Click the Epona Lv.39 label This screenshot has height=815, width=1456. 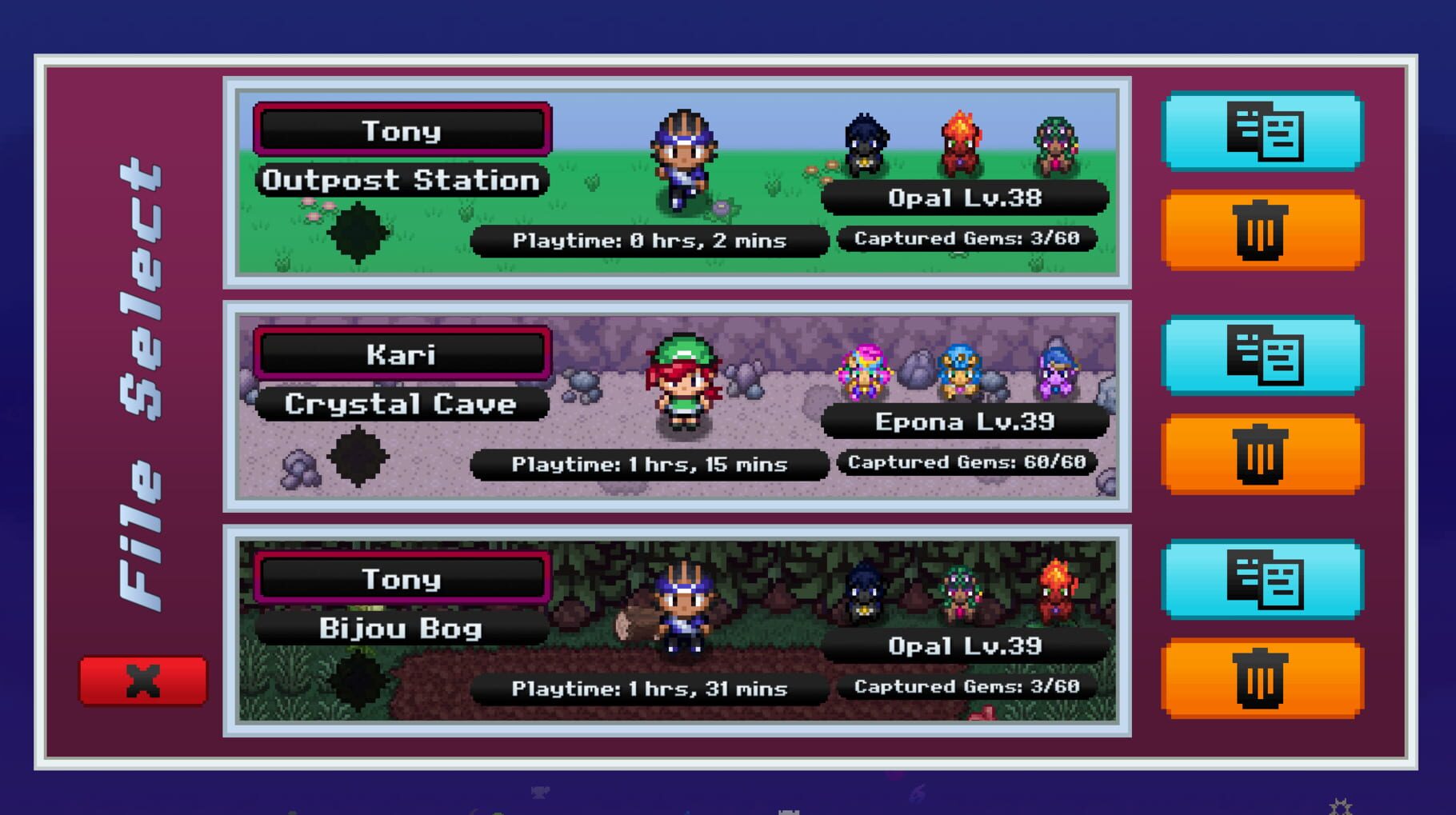964,421
